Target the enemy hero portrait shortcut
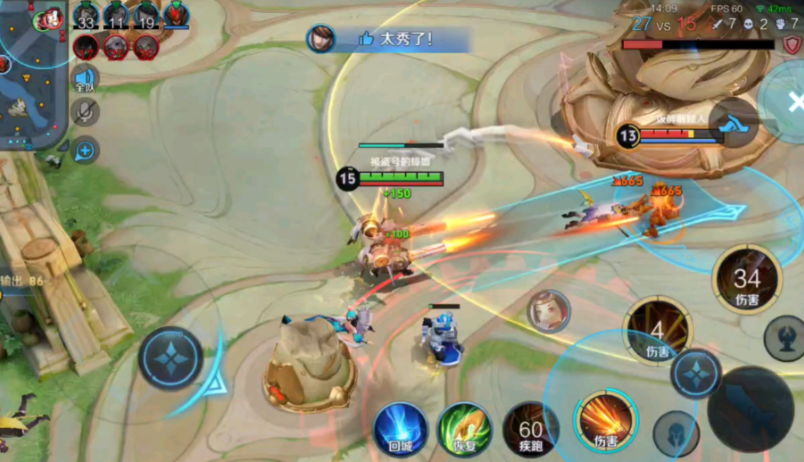Screen dimensions: 804x462 pos(548,310)
